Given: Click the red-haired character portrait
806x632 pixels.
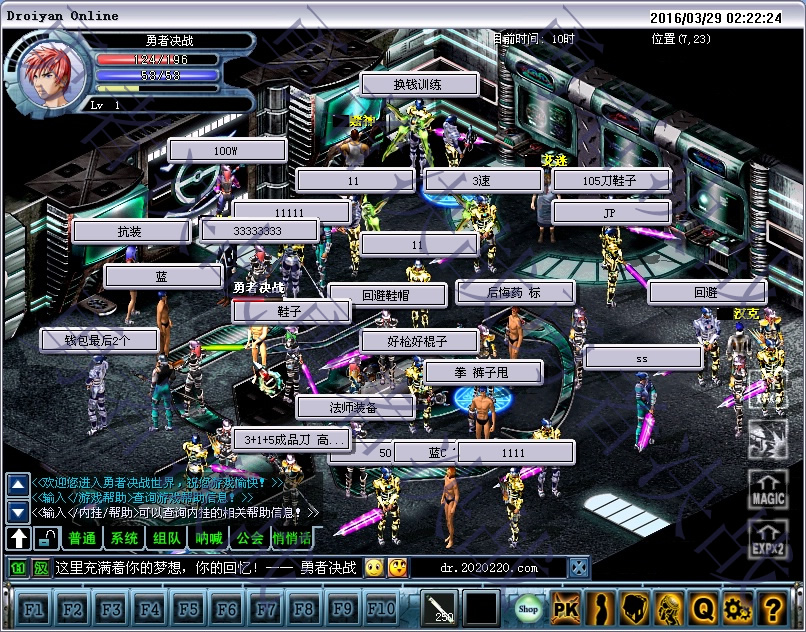Looking at the screenshot, I should click(44, 72).
